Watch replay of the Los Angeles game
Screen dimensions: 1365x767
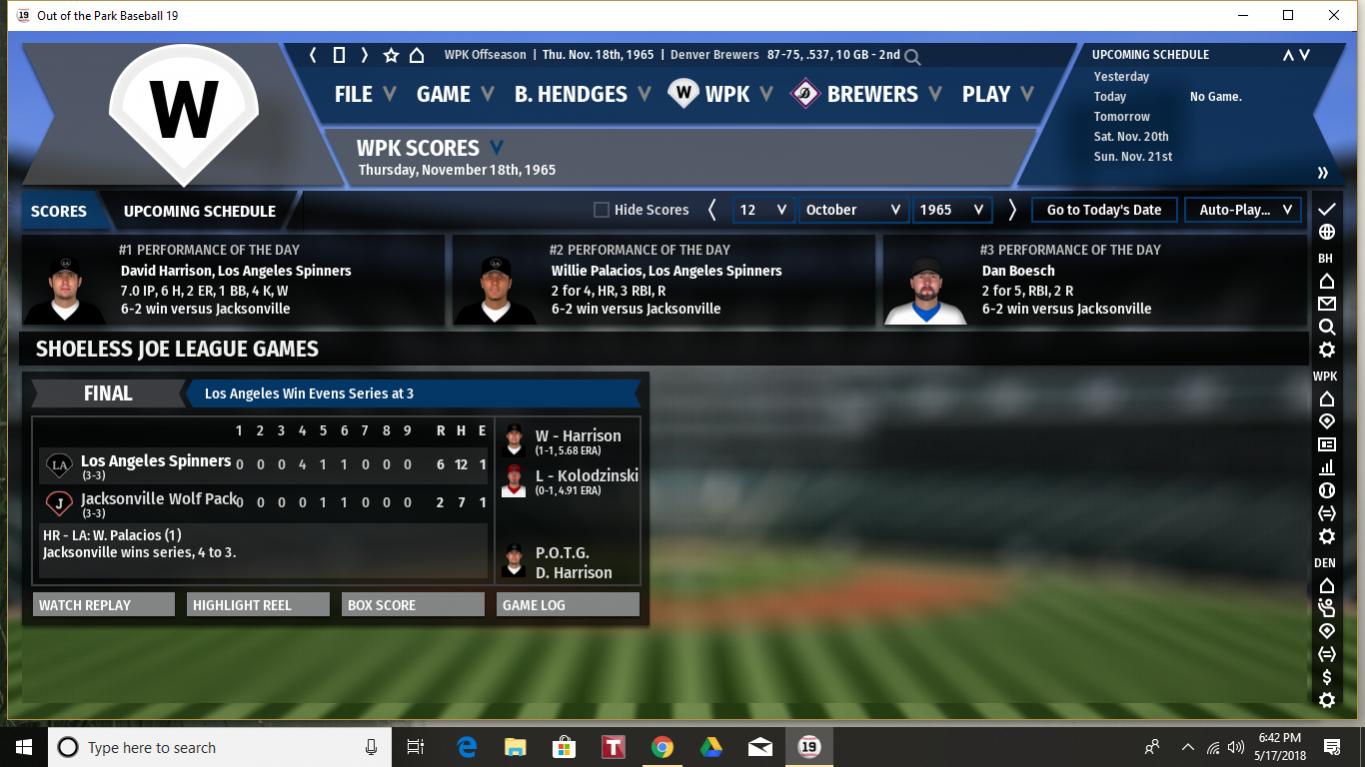tap(103, 605)
